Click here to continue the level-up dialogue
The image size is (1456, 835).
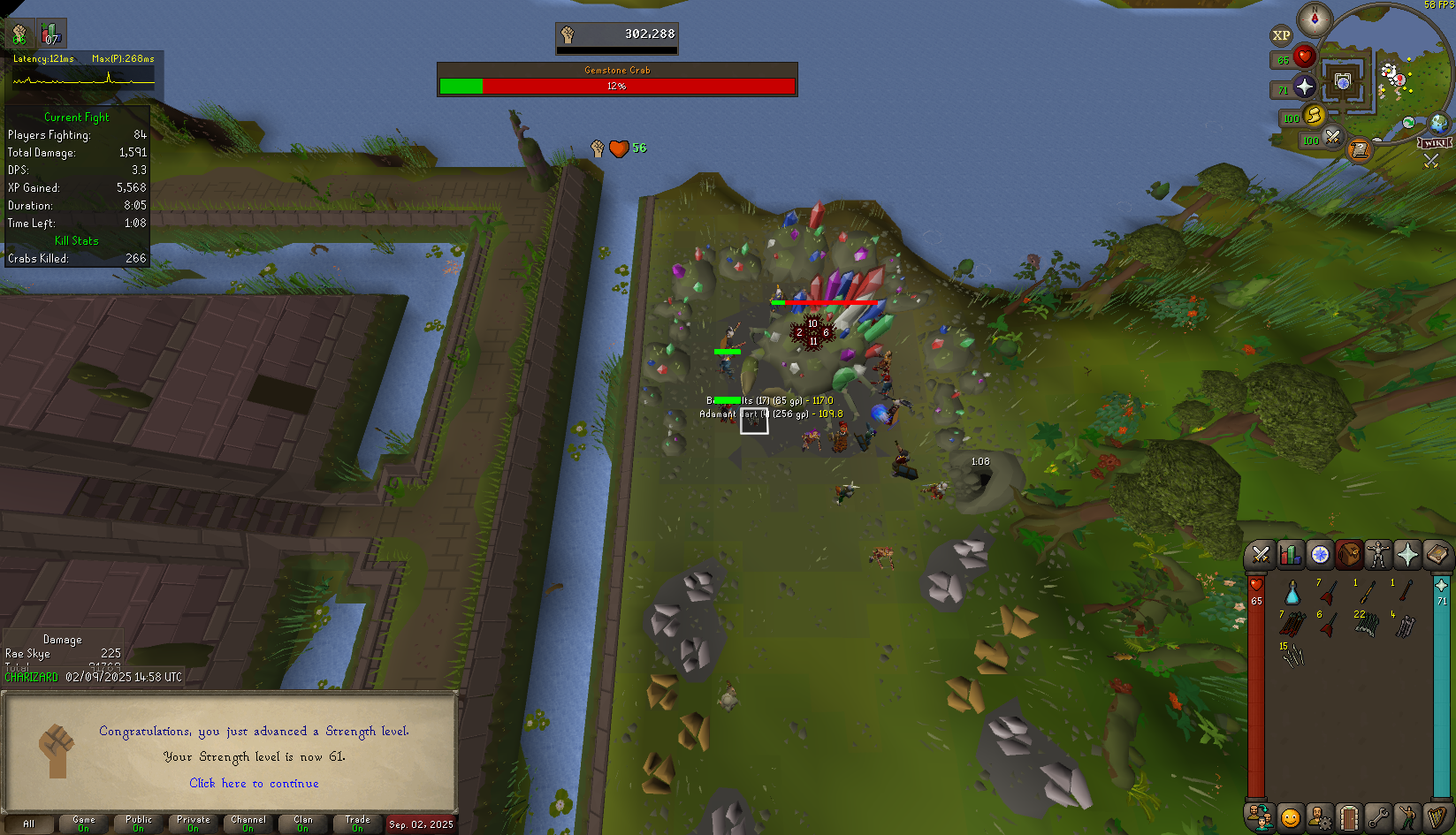point(254,783)
